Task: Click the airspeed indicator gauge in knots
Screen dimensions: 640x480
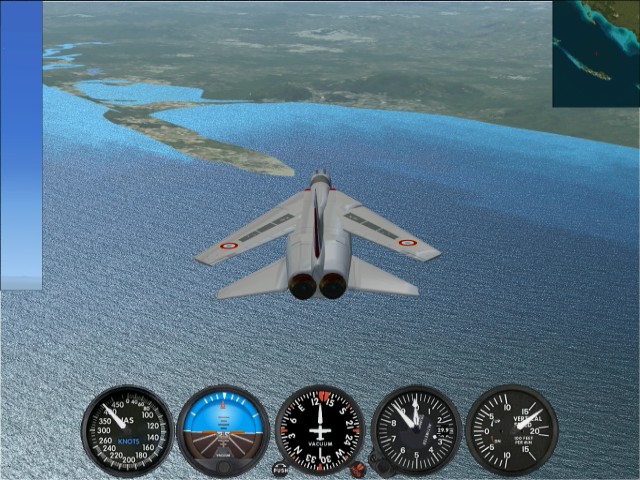Action: [127, 431]
